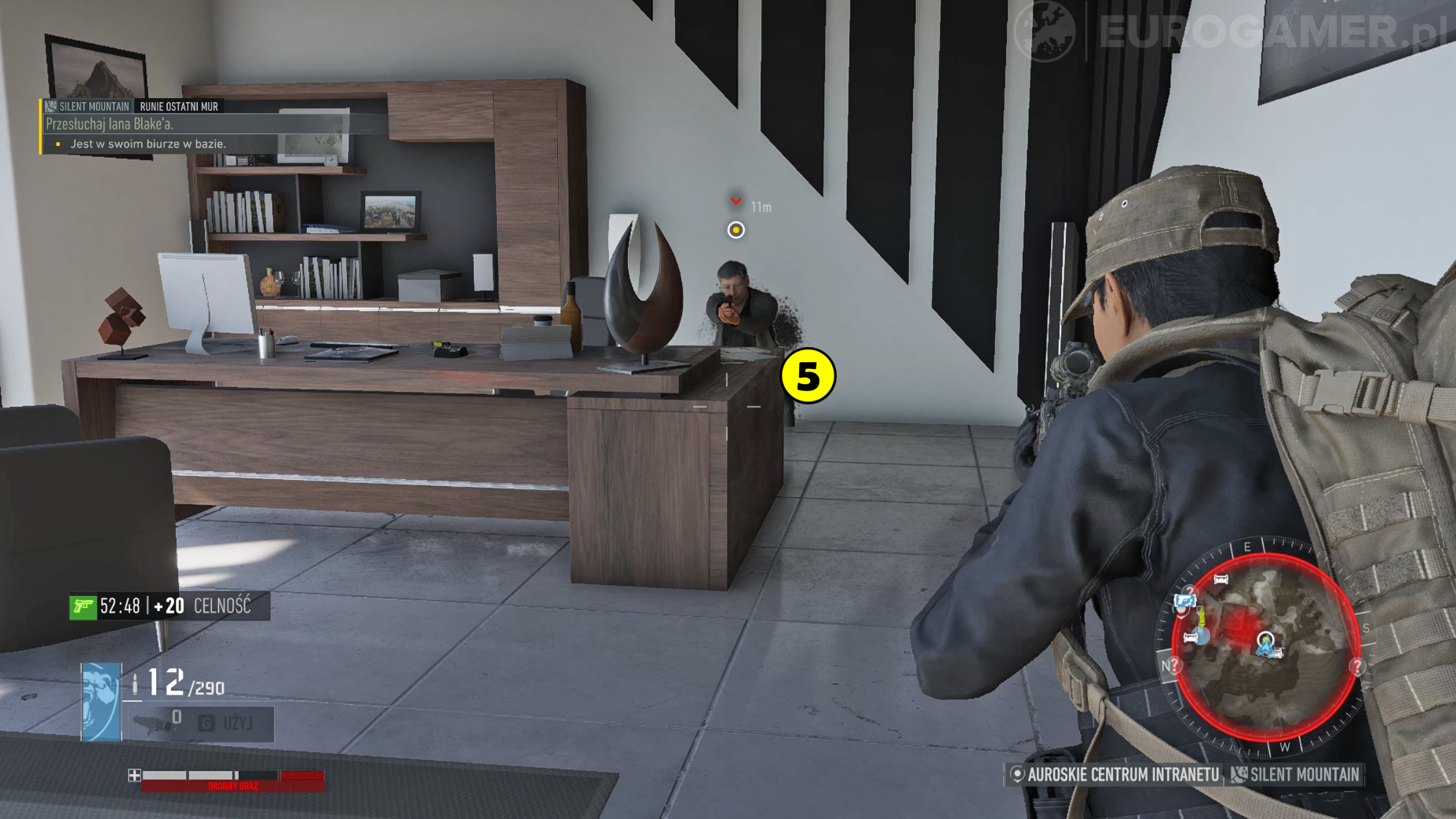Image resolution: width=1456 pixels, height=819 pixels.
Task: Click the green pistol buff icon
Action: tap(83, 606)
